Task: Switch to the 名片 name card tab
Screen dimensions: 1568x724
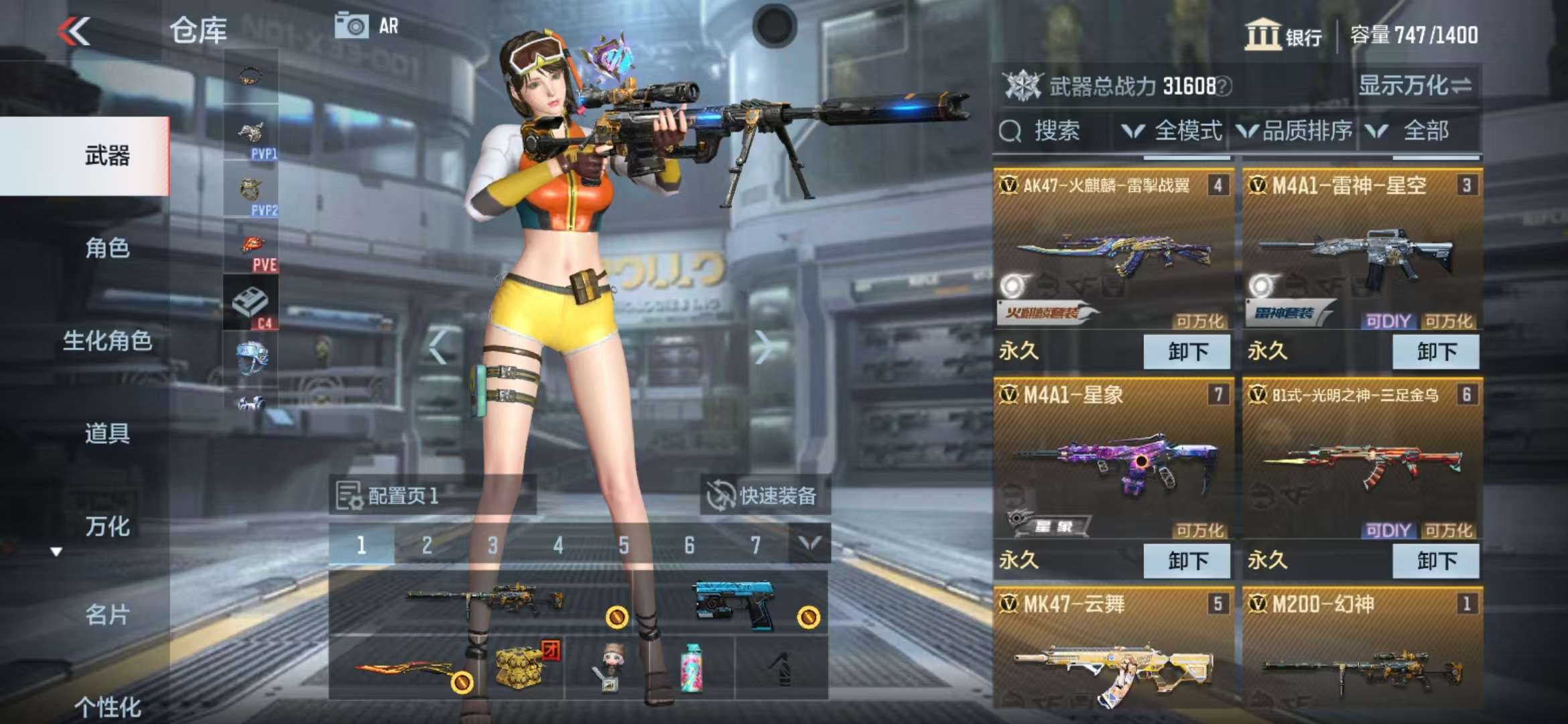Action: pyautogui.click(x=107, y=614)
